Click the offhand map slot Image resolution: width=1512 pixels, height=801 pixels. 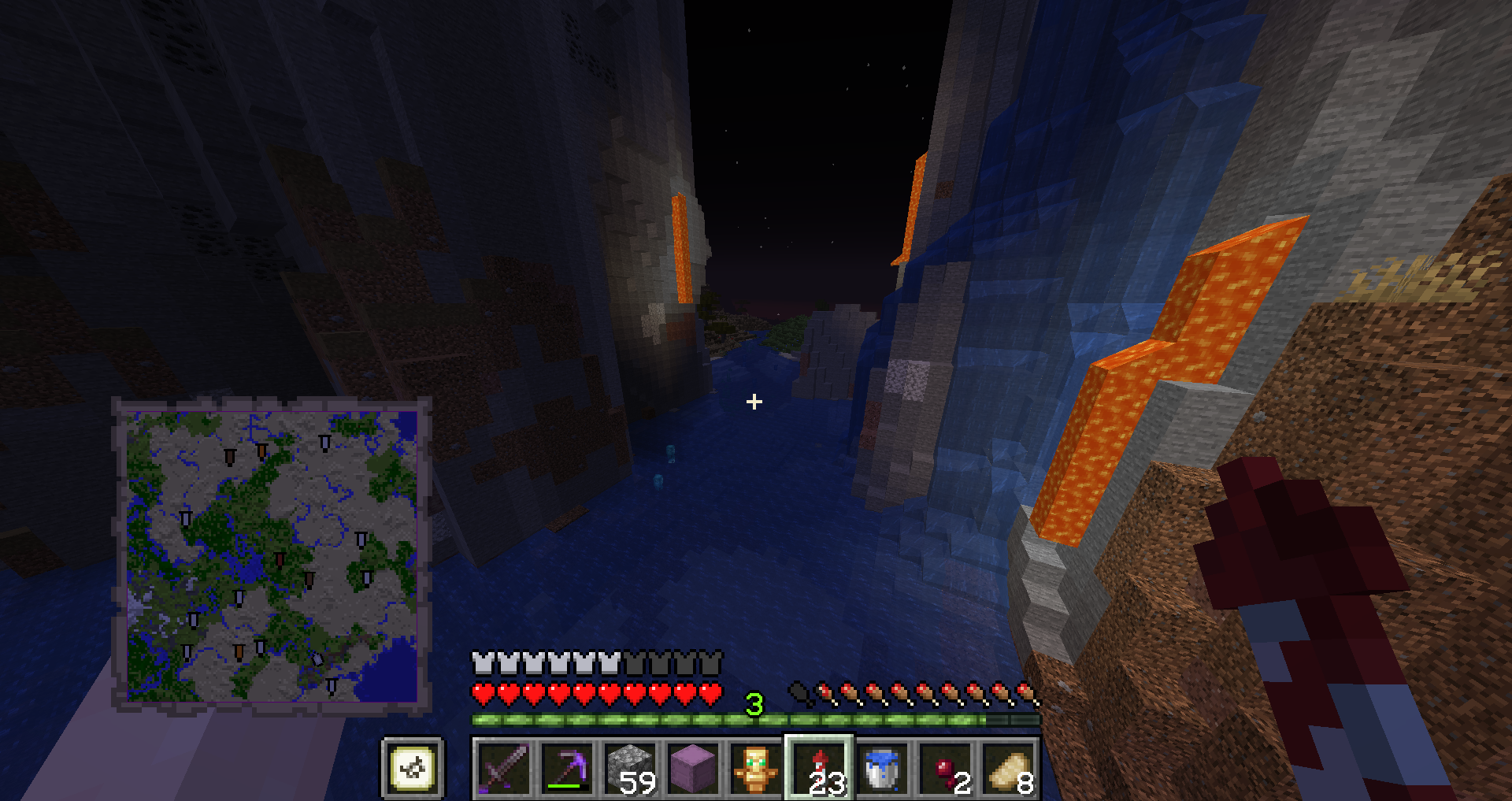pos(413,768)
